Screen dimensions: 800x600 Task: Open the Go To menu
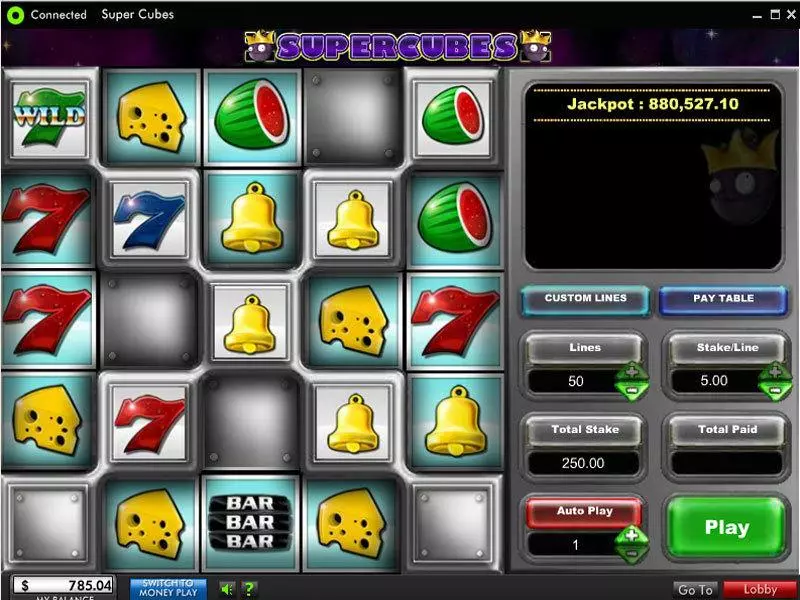click(x=695, y=590)
